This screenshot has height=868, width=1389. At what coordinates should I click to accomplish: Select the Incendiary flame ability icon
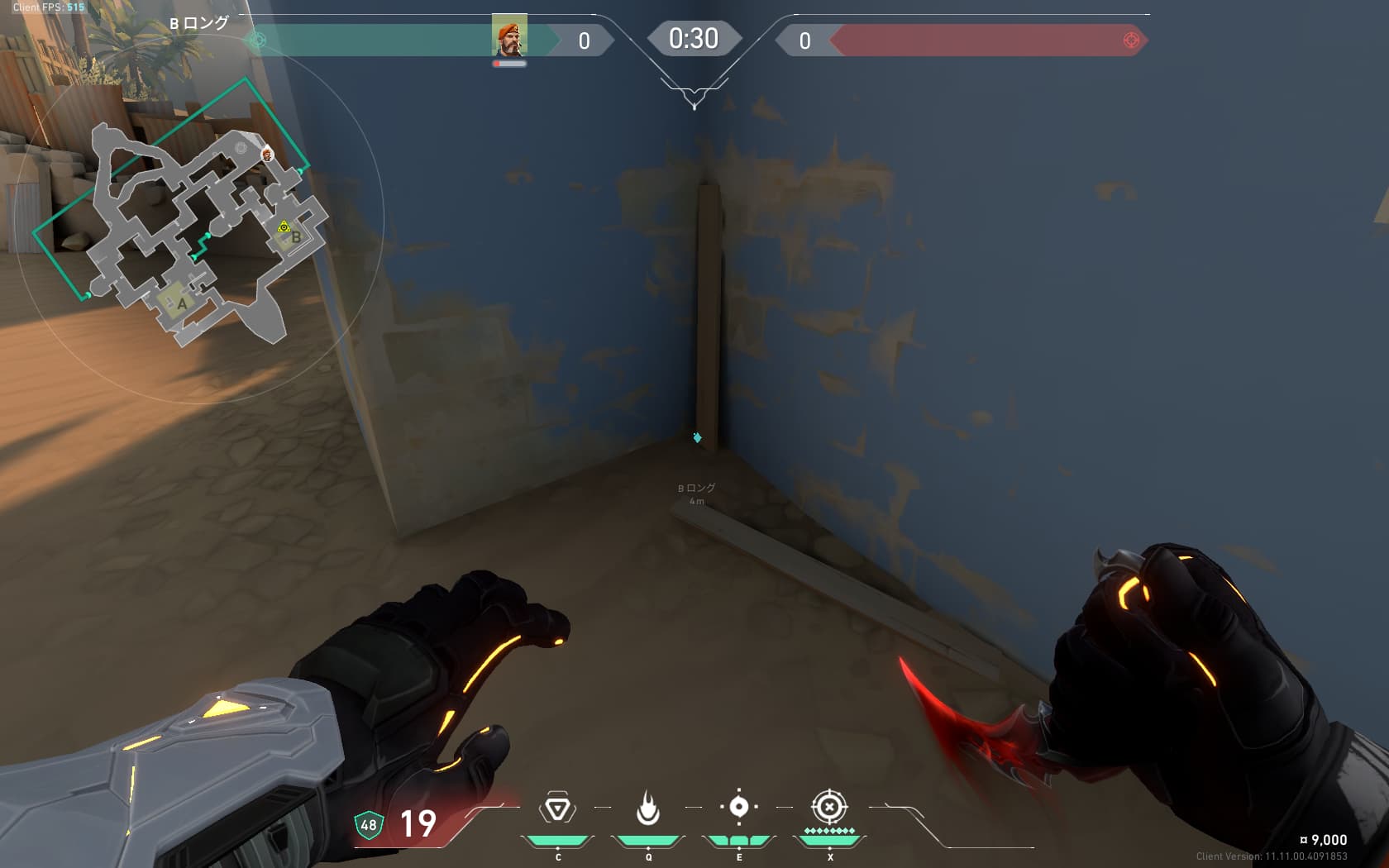coord(648,808)
